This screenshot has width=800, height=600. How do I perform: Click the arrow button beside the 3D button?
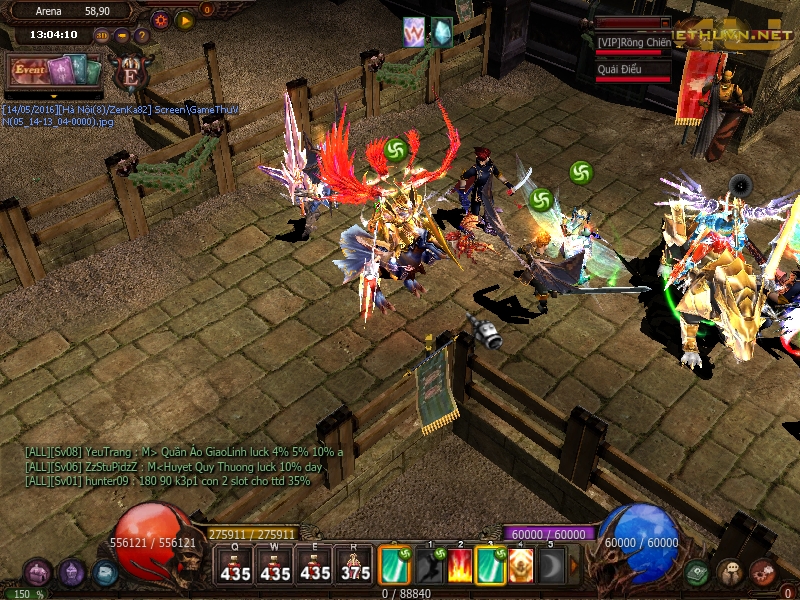click(x=122, y=36)
